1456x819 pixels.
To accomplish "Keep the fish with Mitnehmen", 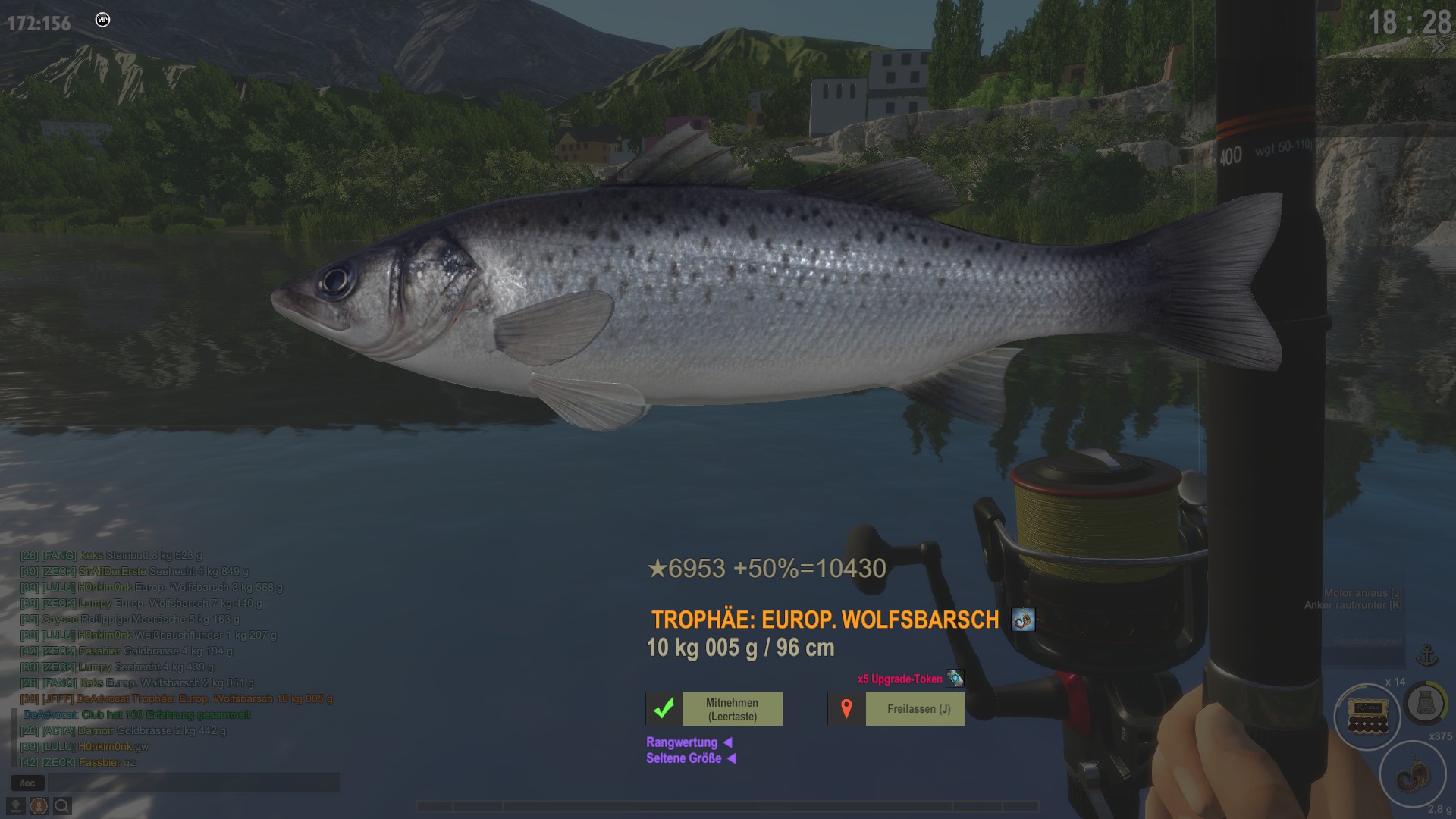I will tap(714, 709).
